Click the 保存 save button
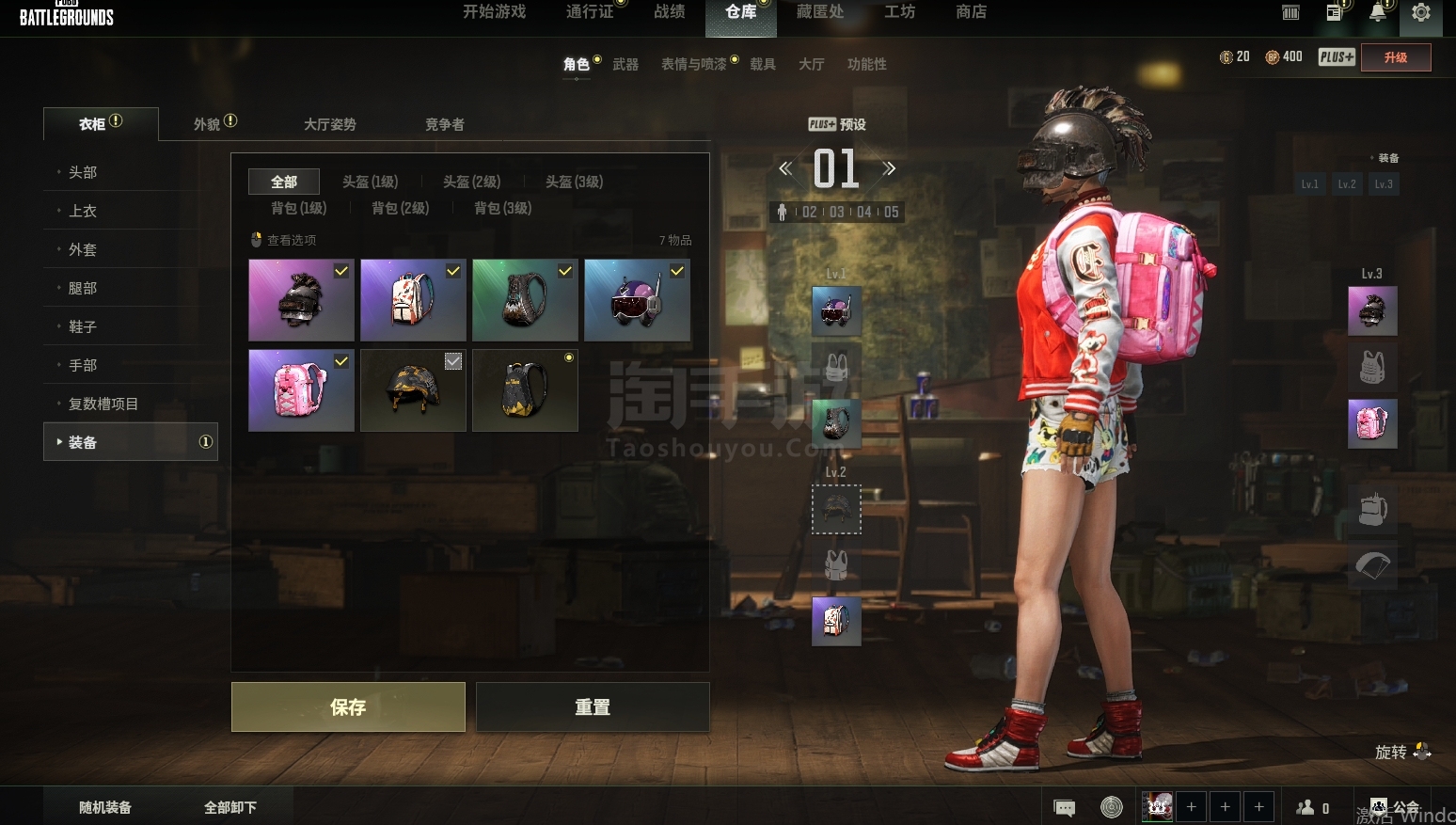This screenshot has height=825, width=1456. 348,706
